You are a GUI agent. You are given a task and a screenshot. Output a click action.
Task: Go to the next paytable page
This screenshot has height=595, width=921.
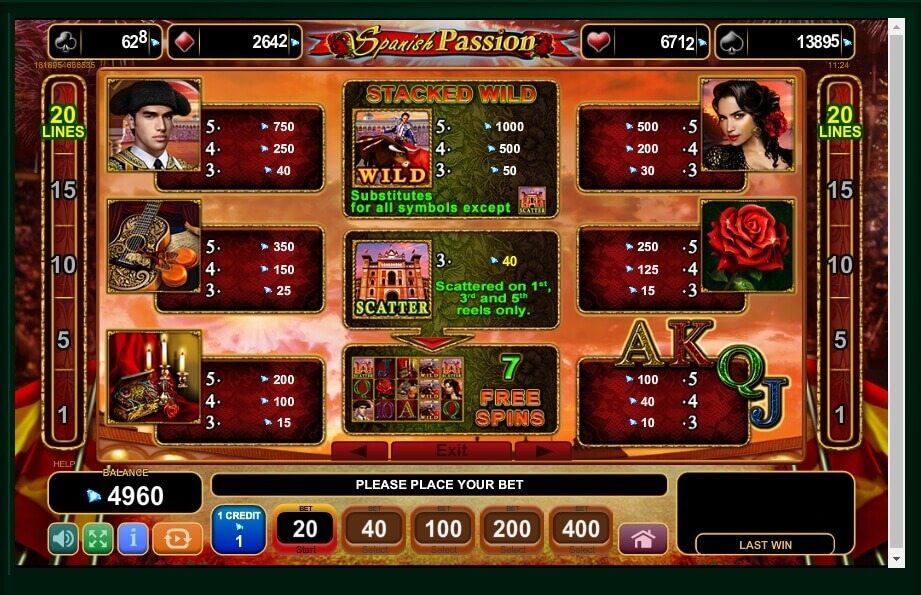[541, 451]
